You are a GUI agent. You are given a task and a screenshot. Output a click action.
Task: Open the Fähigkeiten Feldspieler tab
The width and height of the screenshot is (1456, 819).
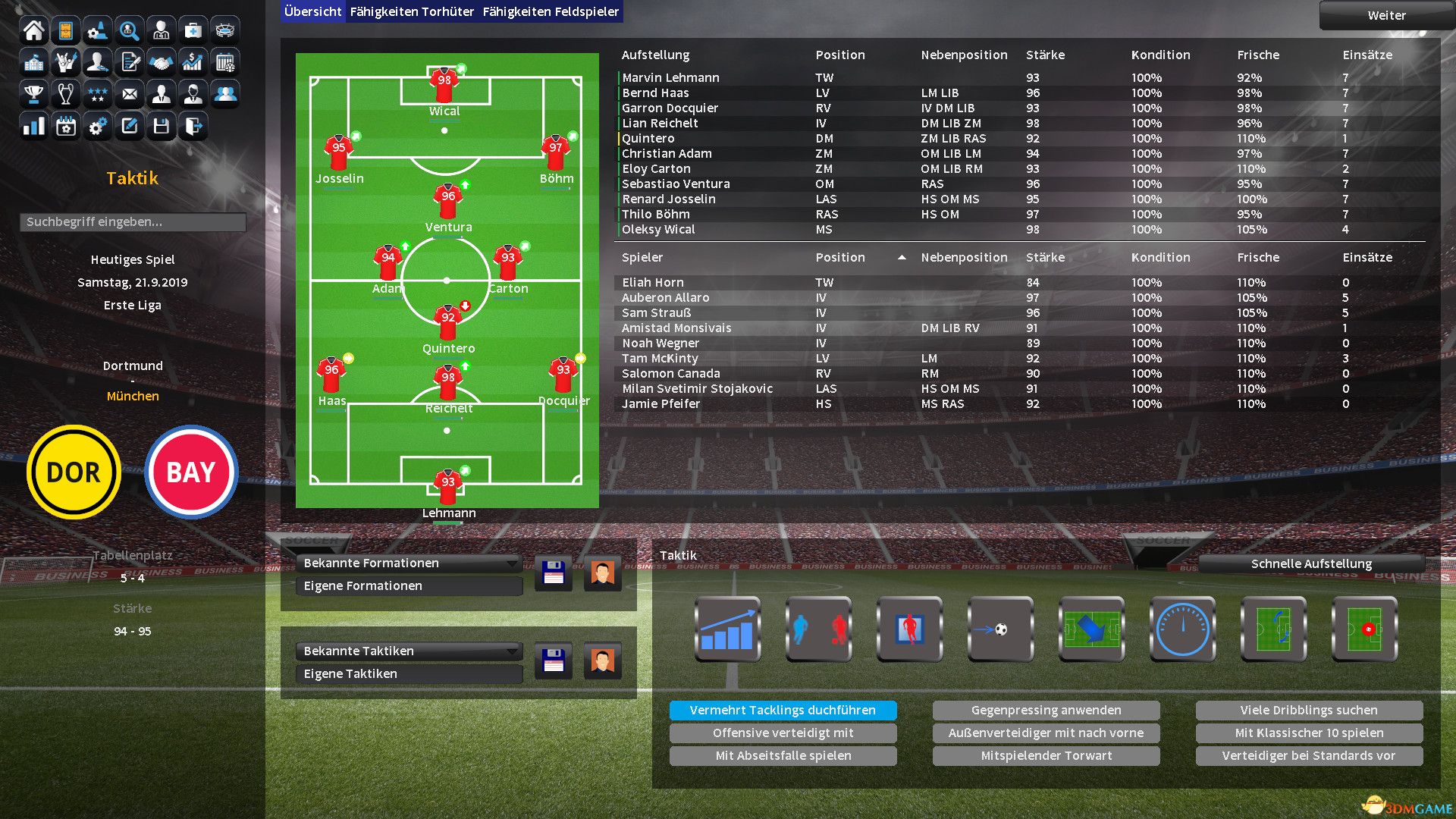click(x=551, y=11)
